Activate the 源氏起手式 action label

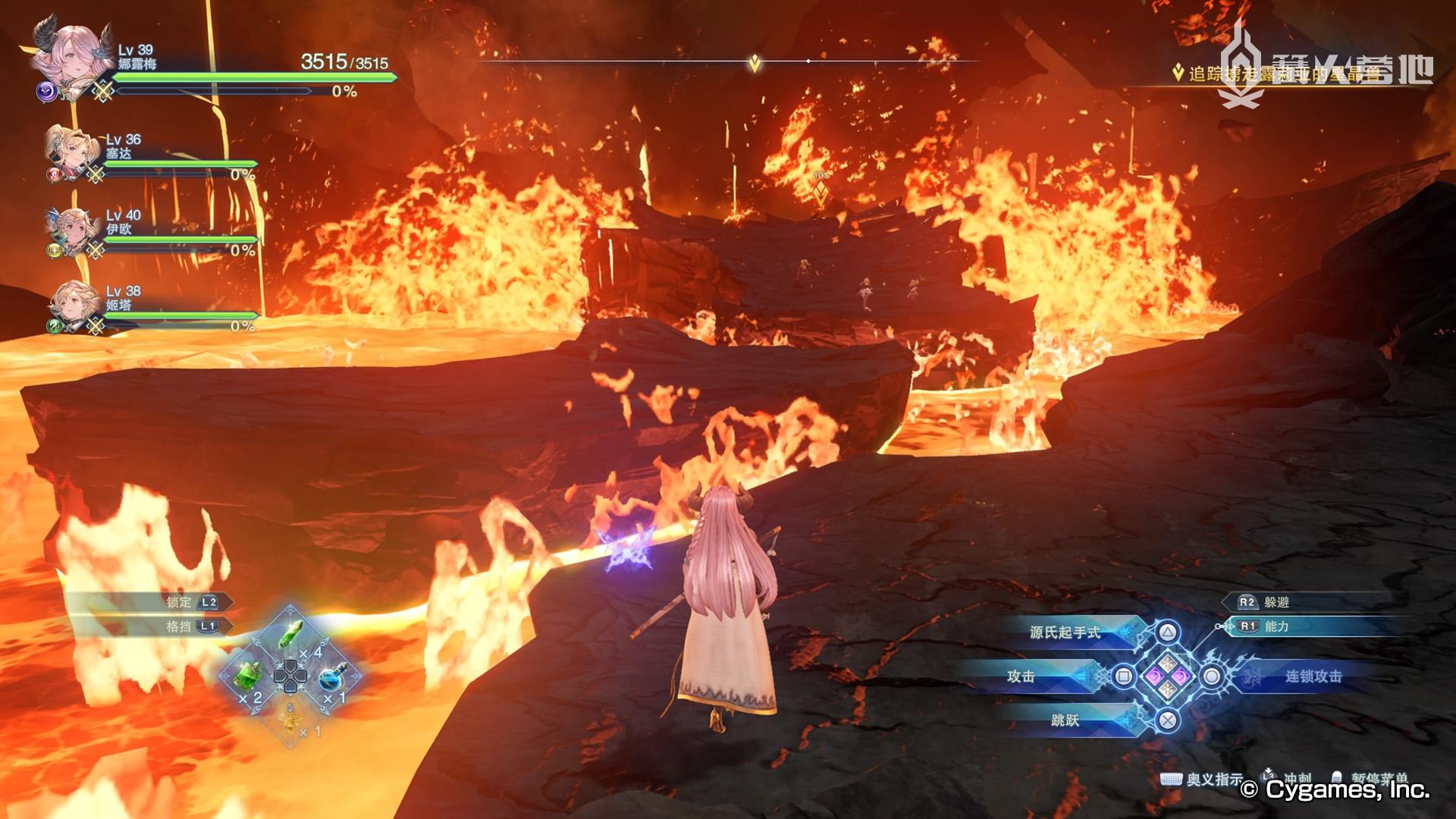(x=1065, y=632)
